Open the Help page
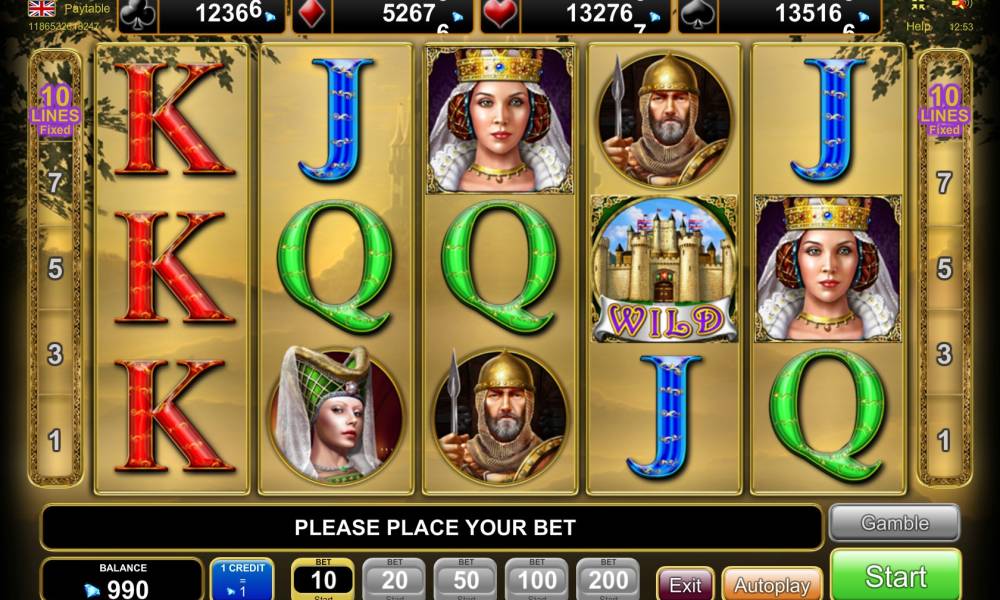1000x600 pixels. [918, 25]
